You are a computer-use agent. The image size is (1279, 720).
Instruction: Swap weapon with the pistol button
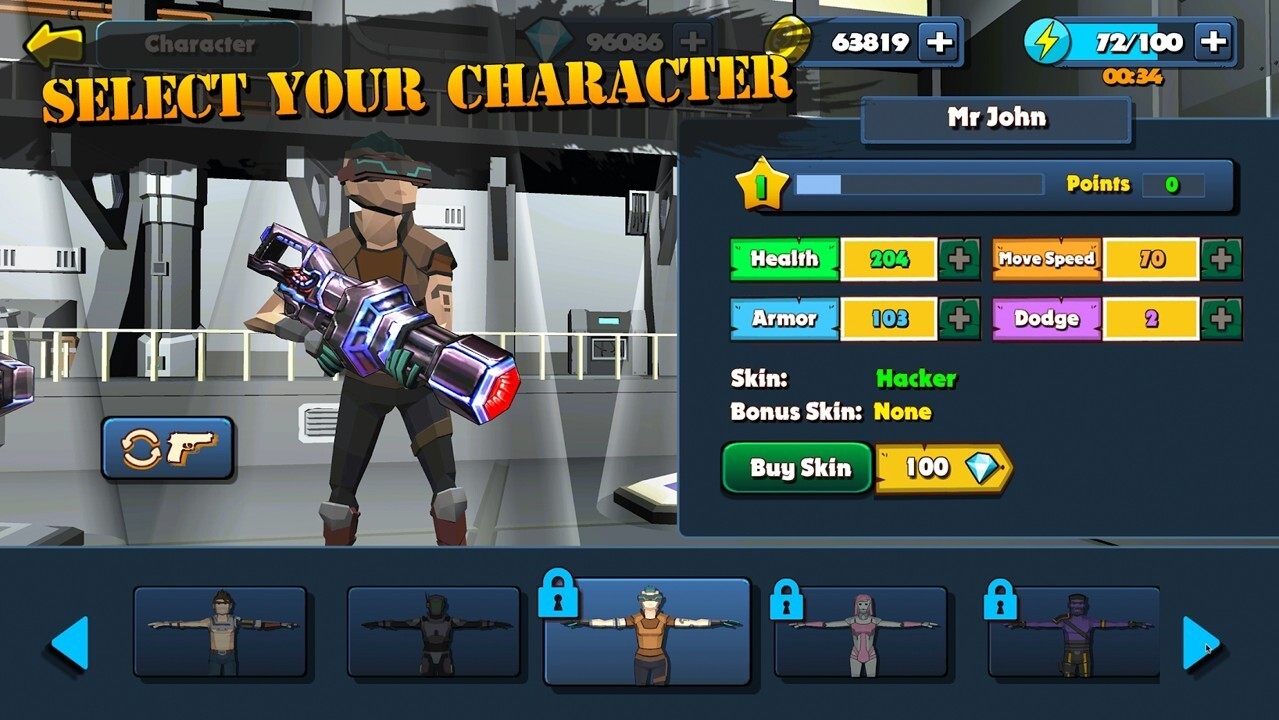tap(167, 448)
